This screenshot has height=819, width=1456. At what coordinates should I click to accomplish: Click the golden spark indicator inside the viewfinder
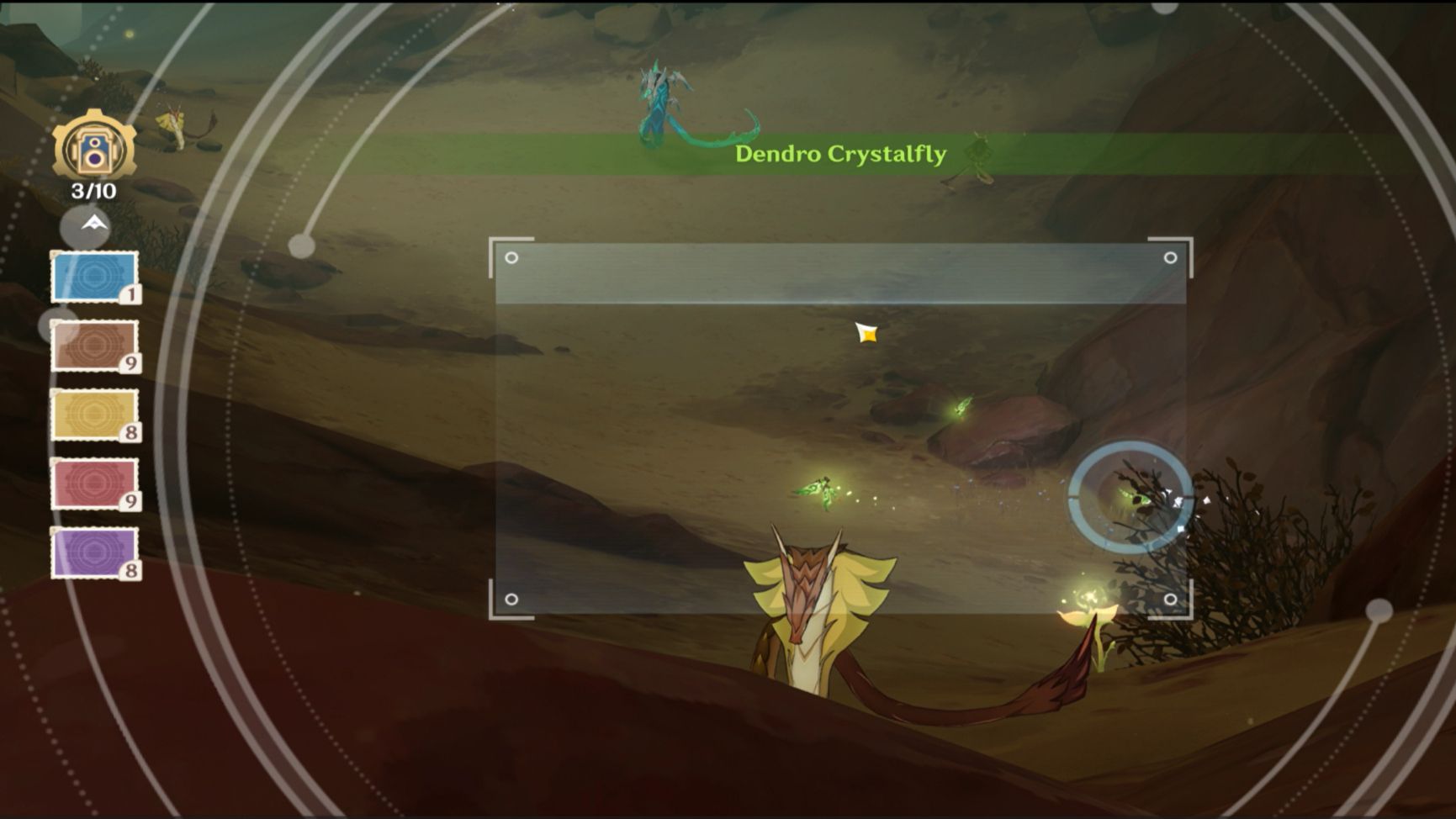click(x=866, y=333)
